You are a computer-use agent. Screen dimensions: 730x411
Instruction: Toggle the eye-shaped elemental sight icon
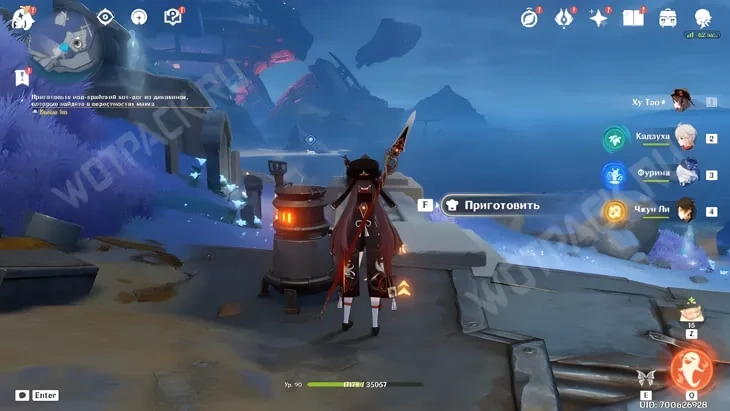click(106, 17)
